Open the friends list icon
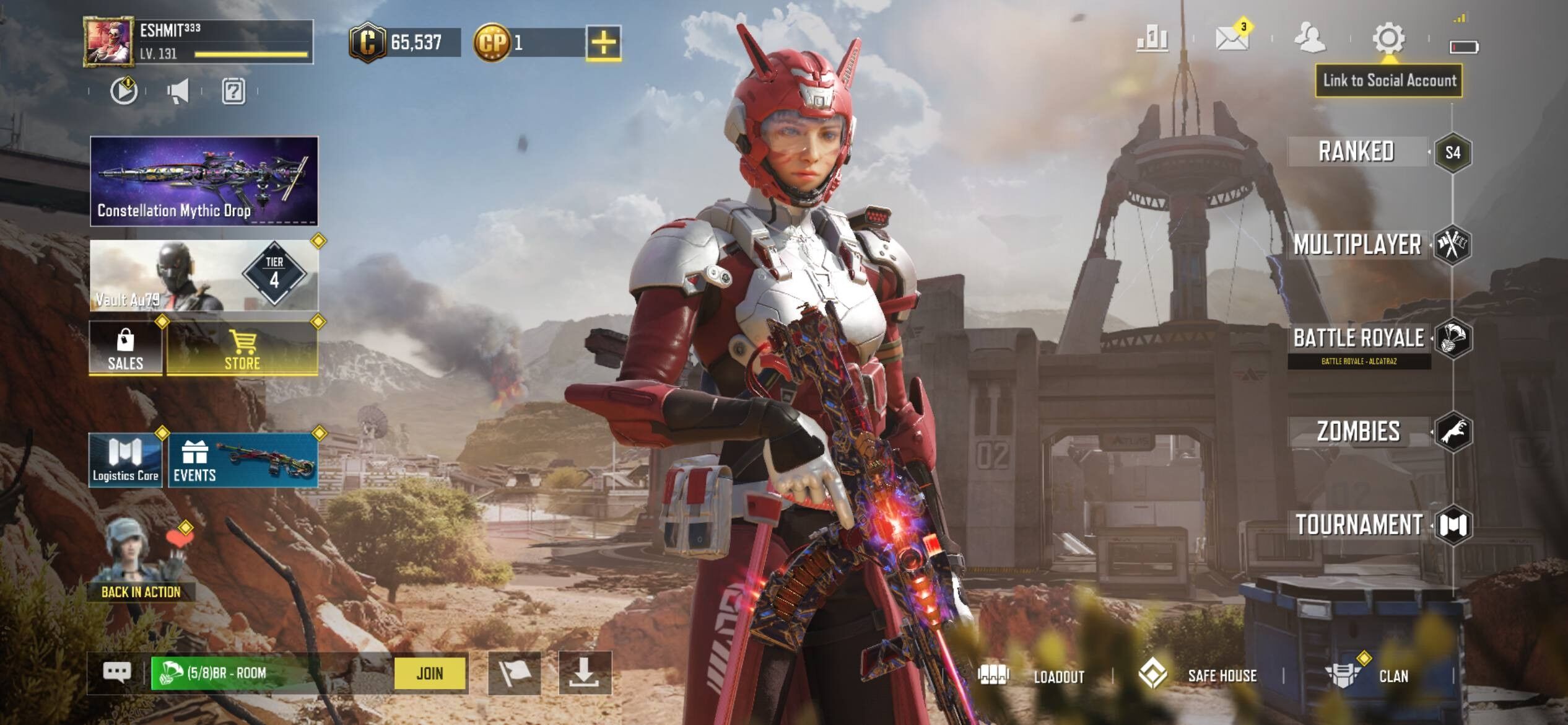 [1309, 38]
